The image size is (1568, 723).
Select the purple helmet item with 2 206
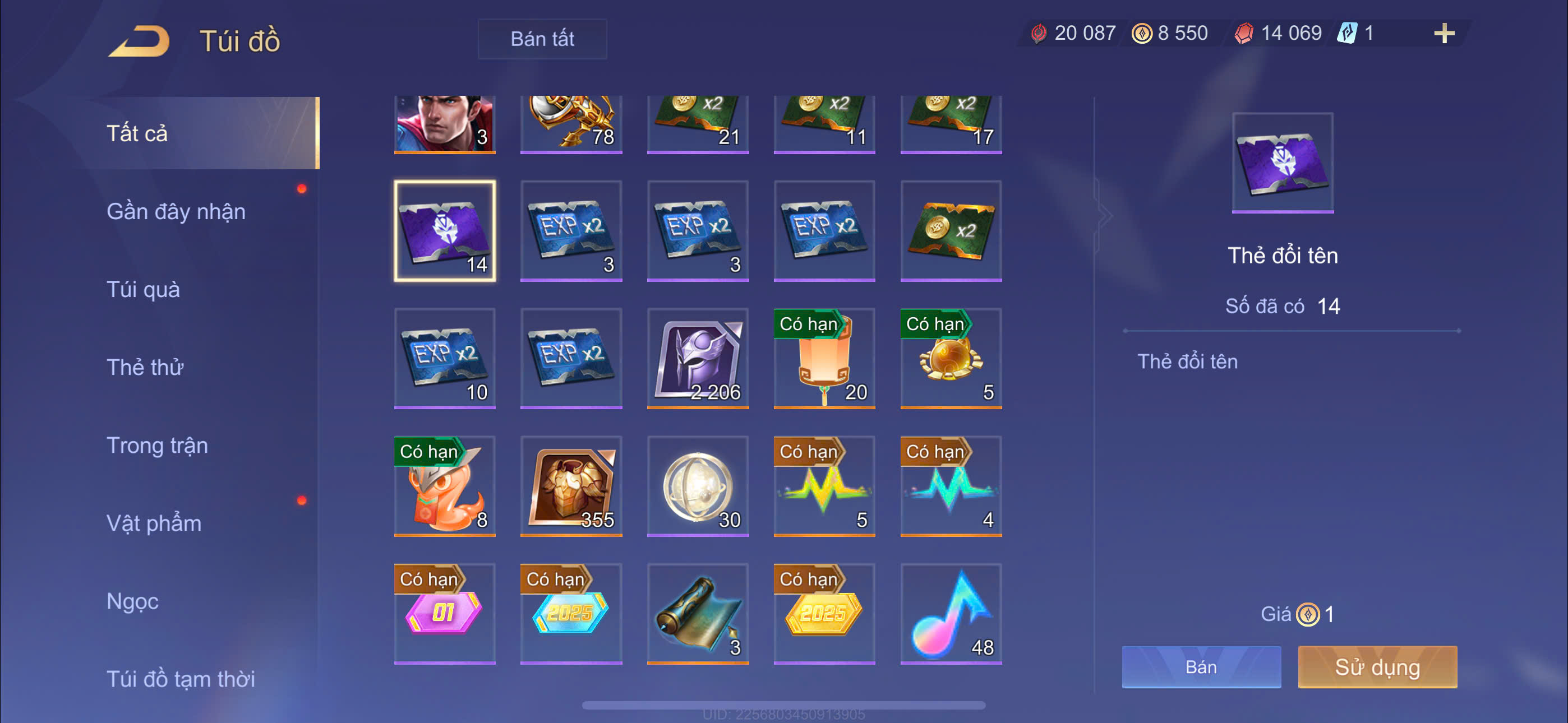tap(698, 359)
